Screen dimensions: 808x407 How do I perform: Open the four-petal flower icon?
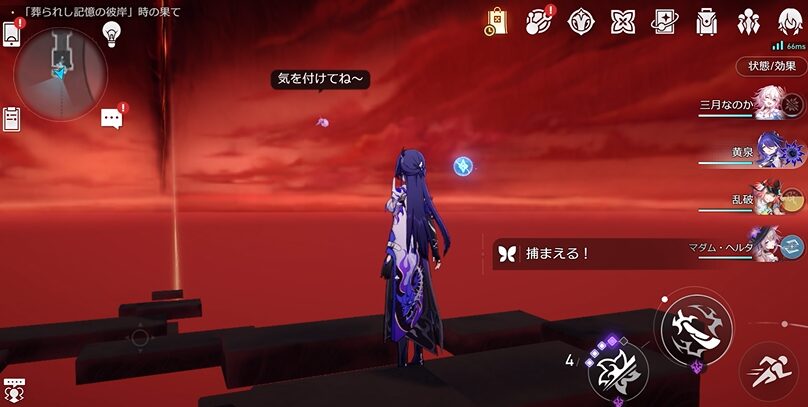pyautogui.click(x=623, y=21)
